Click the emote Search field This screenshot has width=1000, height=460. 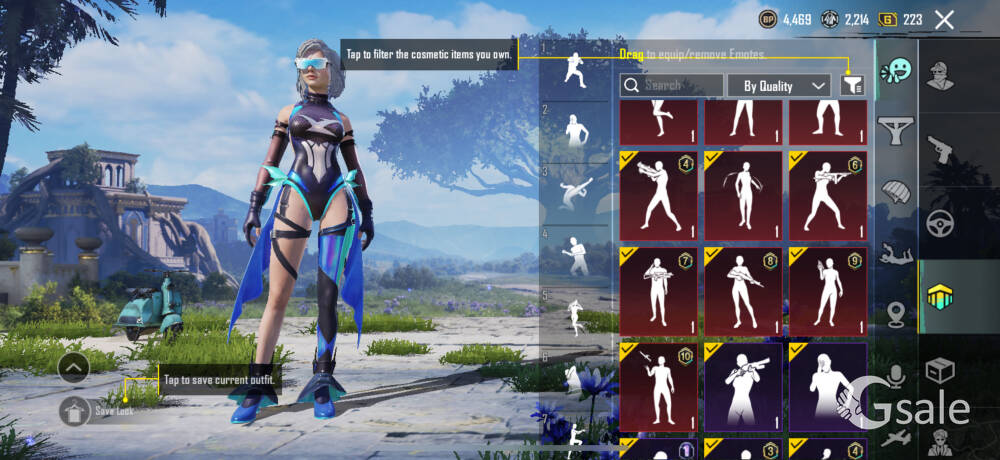tap(672, 86)
